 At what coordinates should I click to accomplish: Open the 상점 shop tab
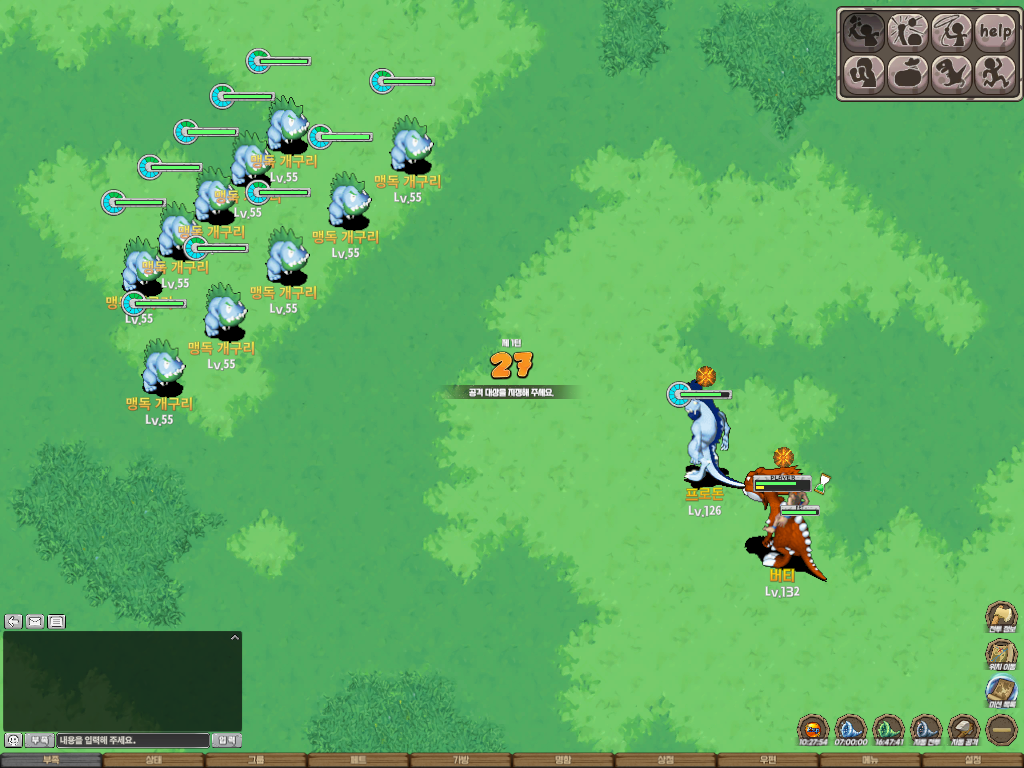tap(665, 760)
